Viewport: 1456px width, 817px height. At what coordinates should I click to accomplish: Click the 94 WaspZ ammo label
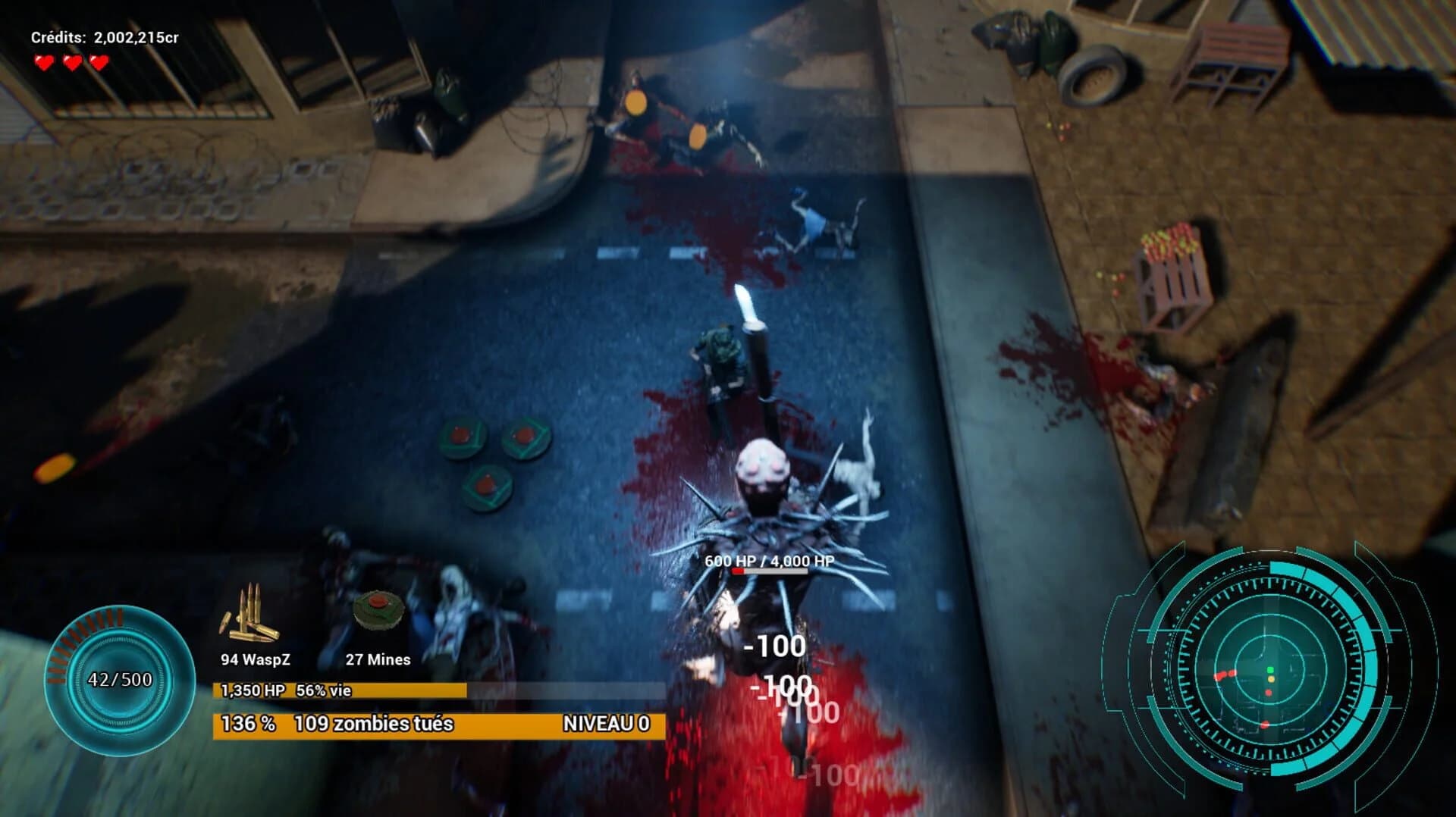pyautogui.click(x=255, y=659)
